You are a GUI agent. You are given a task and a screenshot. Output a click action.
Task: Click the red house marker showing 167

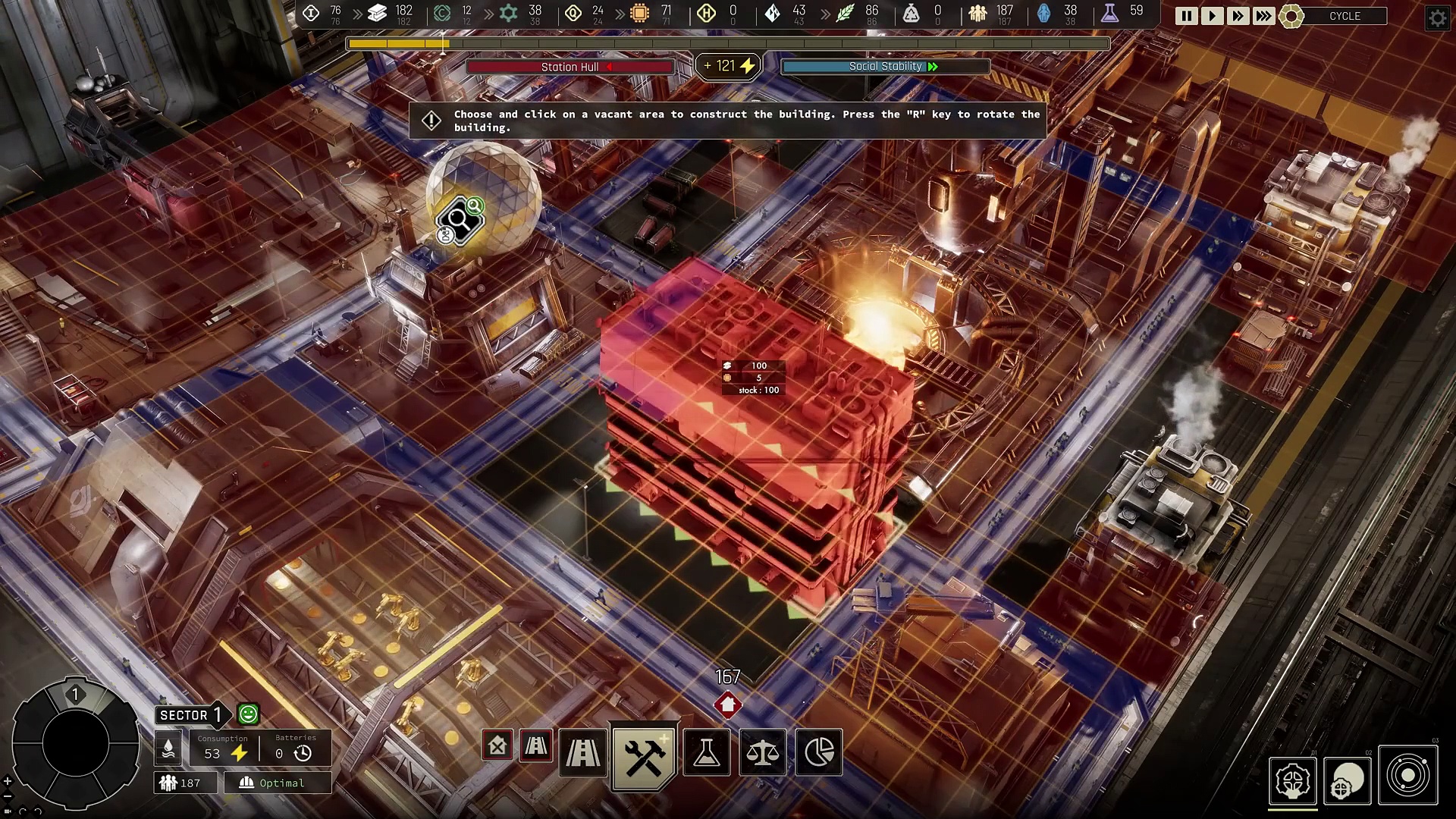coord(727,704)
